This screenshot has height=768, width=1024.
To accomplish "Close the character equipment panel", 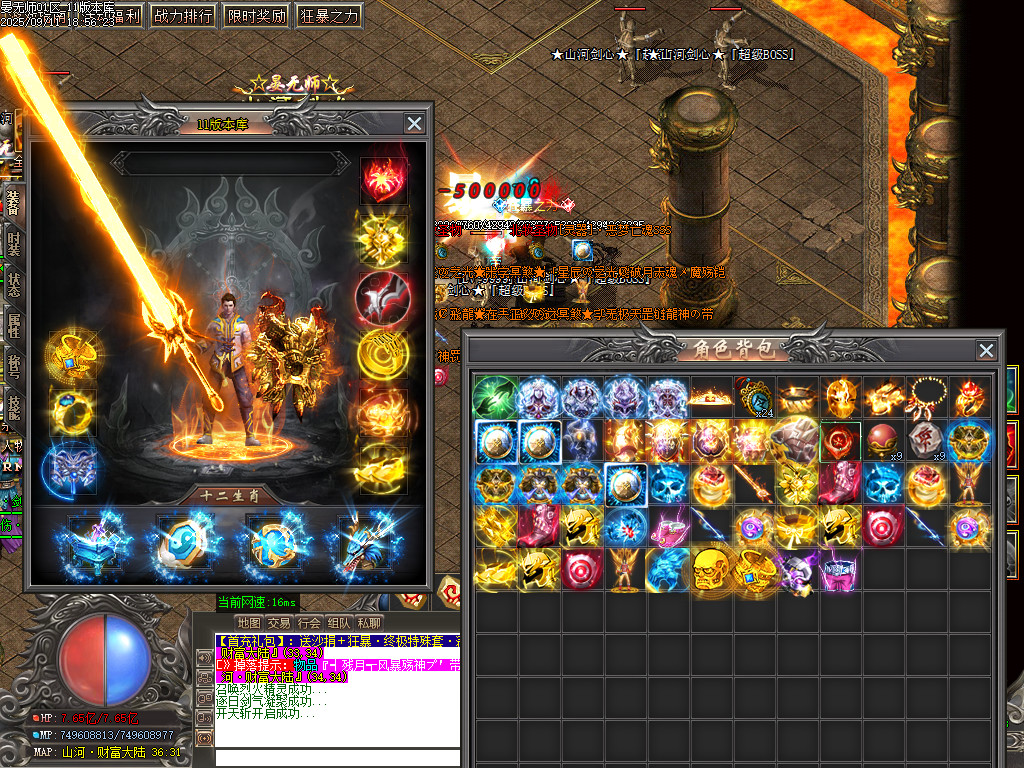I will pos(414,123).
